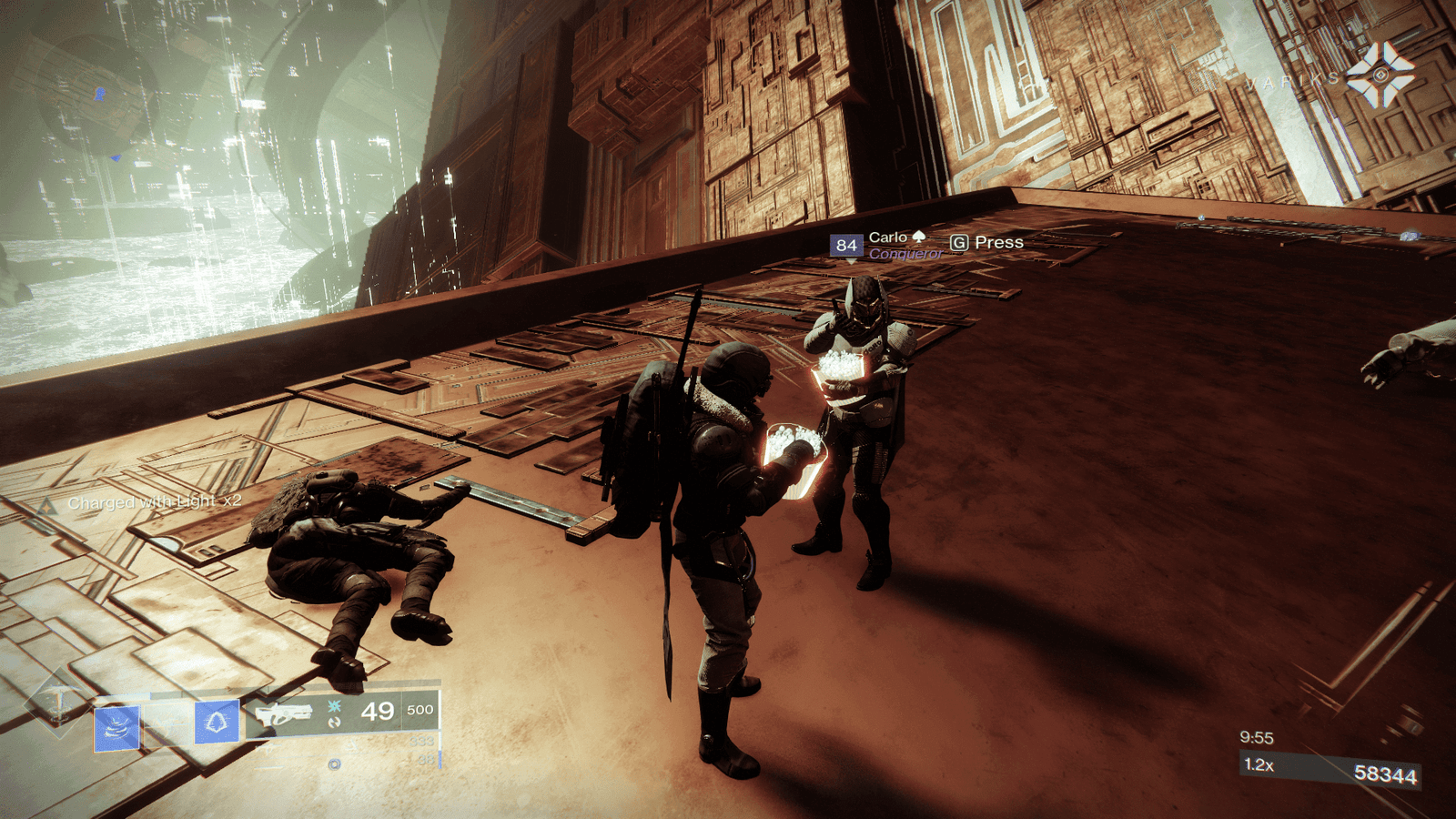Select the vortex grenade ability icon
The image size is (1456, 819).
coord(117,728)
